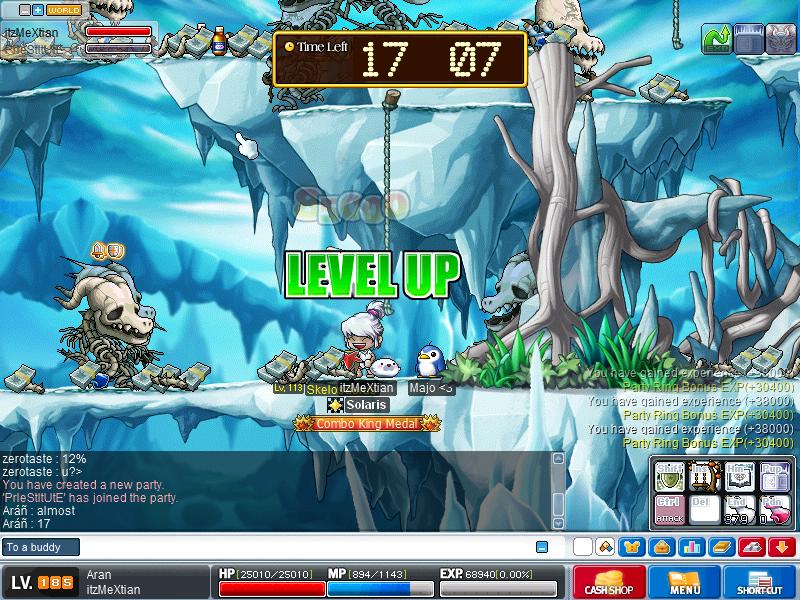800x600 pixels.
Task: Open the item inventory bag icon
Action: tap(662, 547)
